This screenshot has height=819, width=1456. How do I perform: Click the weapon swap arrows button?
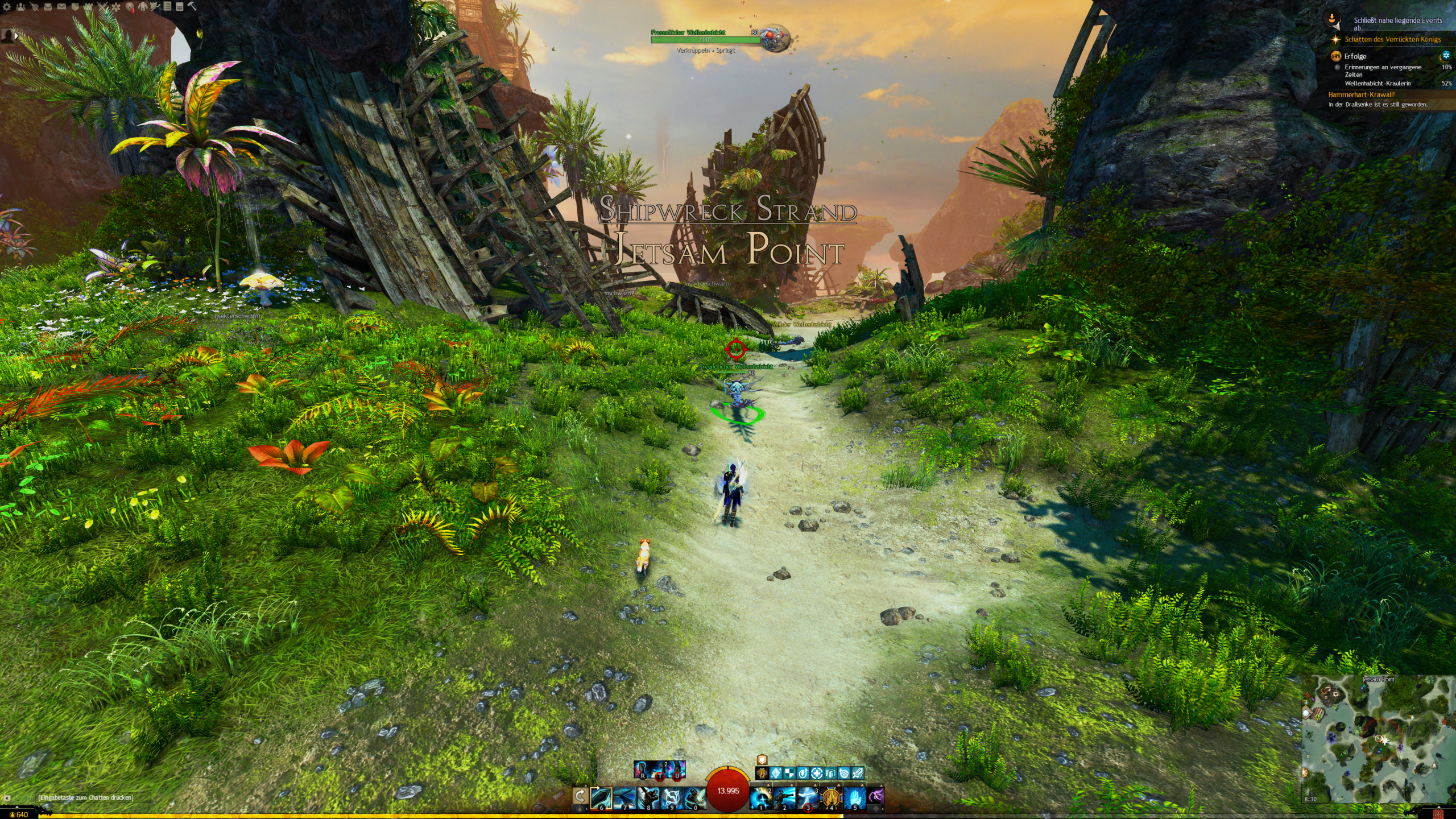pyautogui.click(x=580, y=796)
